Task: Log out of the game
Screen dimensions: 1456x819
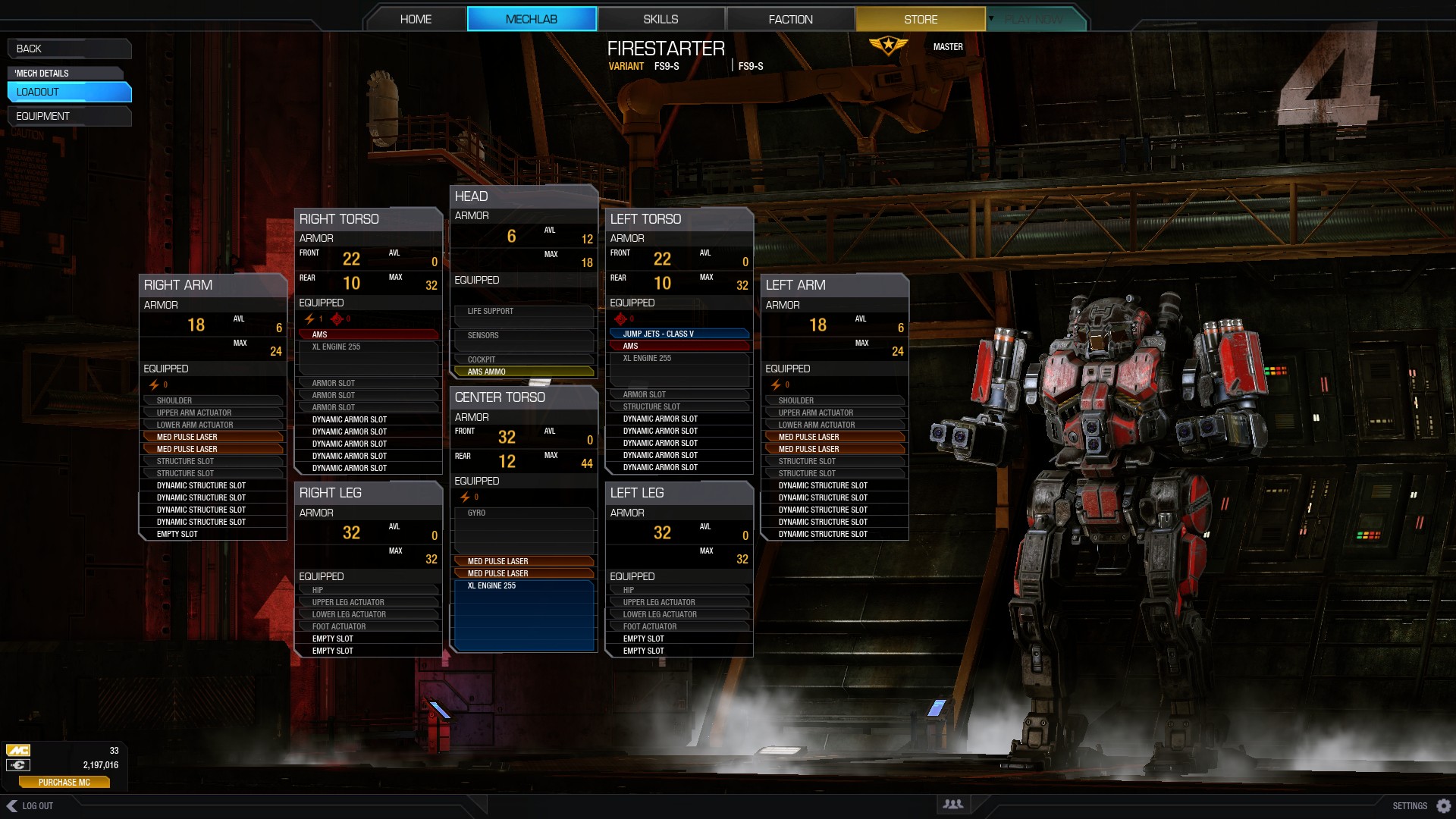Action: click(30, 805)
